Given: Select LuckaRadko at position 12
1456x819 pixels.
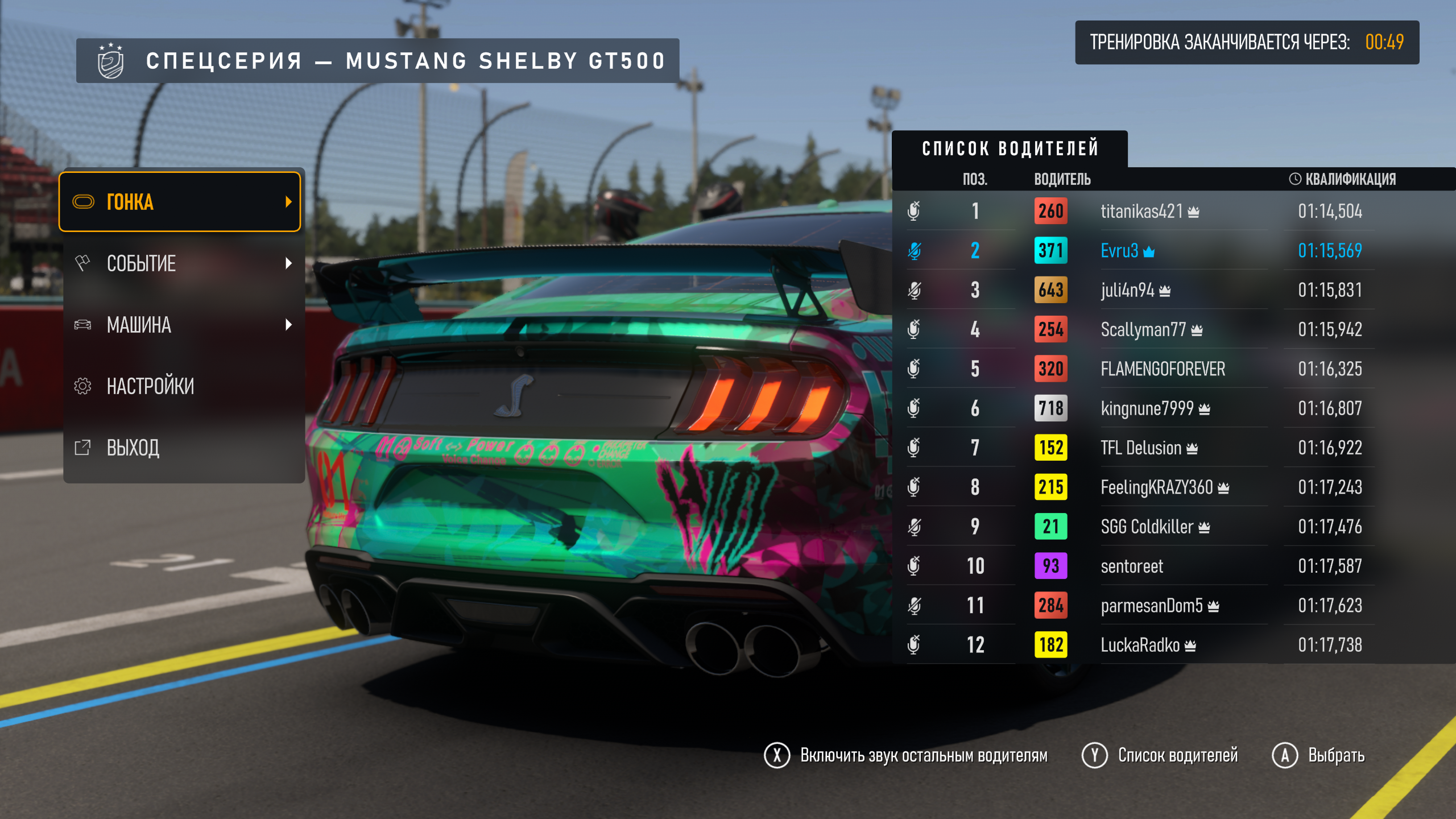Looking at the screenshot, I should pos(1140,645).
